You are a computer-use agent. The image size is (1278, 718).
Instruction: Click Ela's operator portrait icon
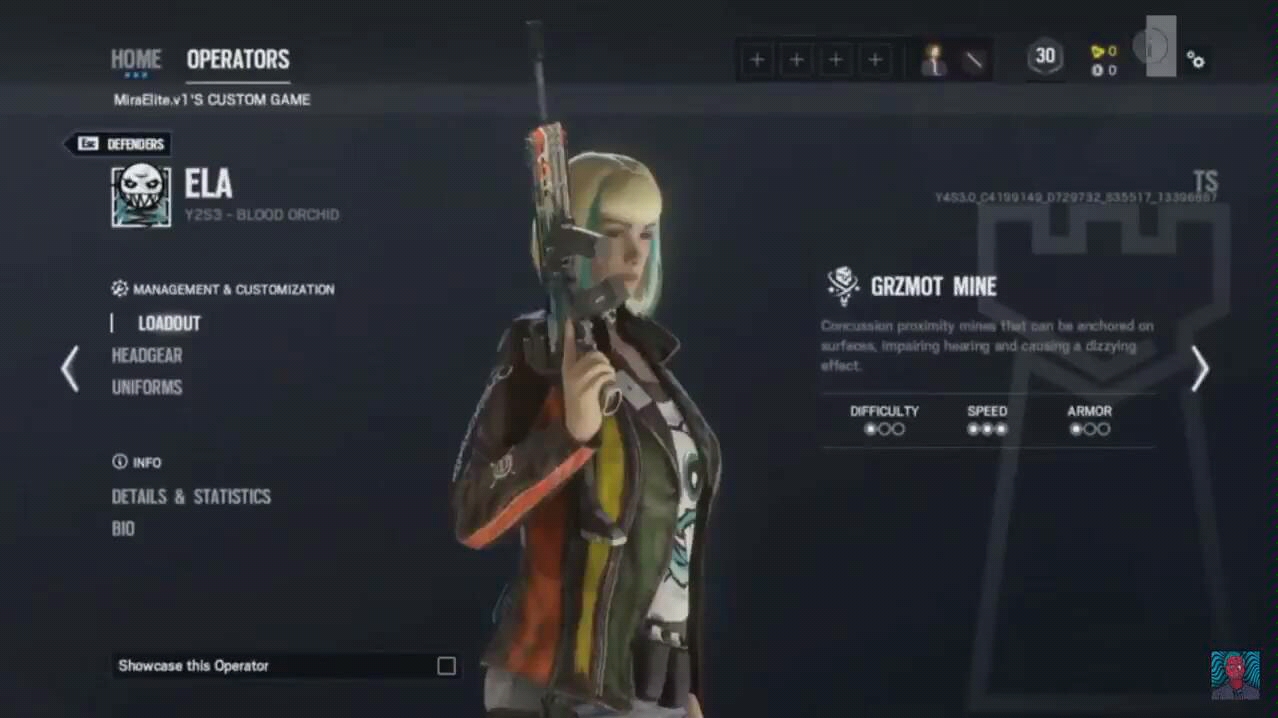click(x=141, y=195)
